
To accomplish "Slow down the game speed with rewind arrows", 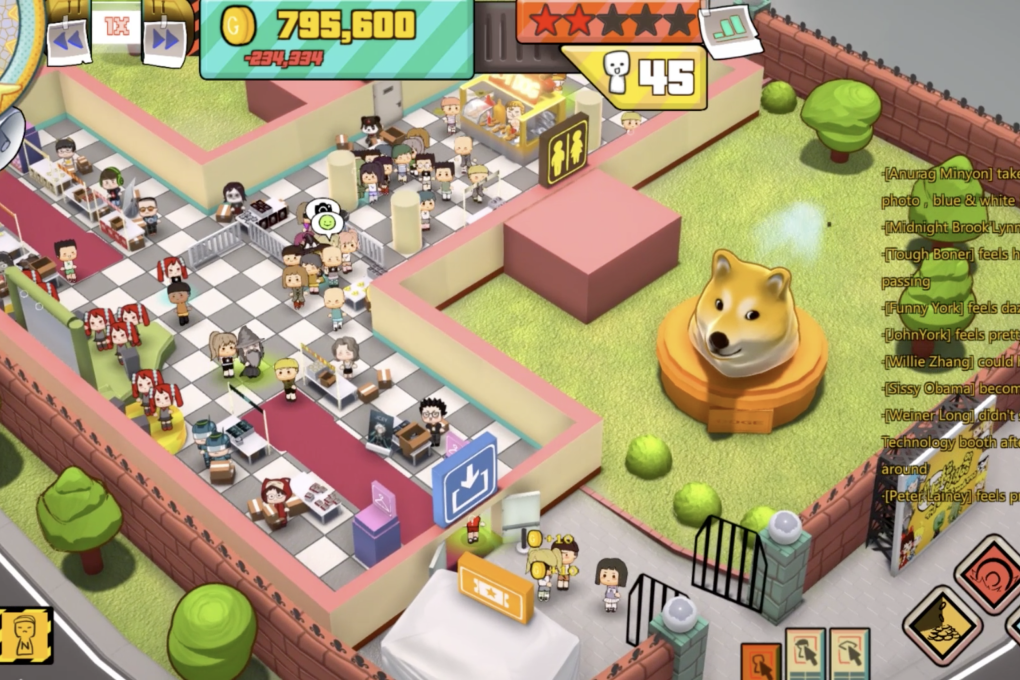I will click(x=68, y=40).
